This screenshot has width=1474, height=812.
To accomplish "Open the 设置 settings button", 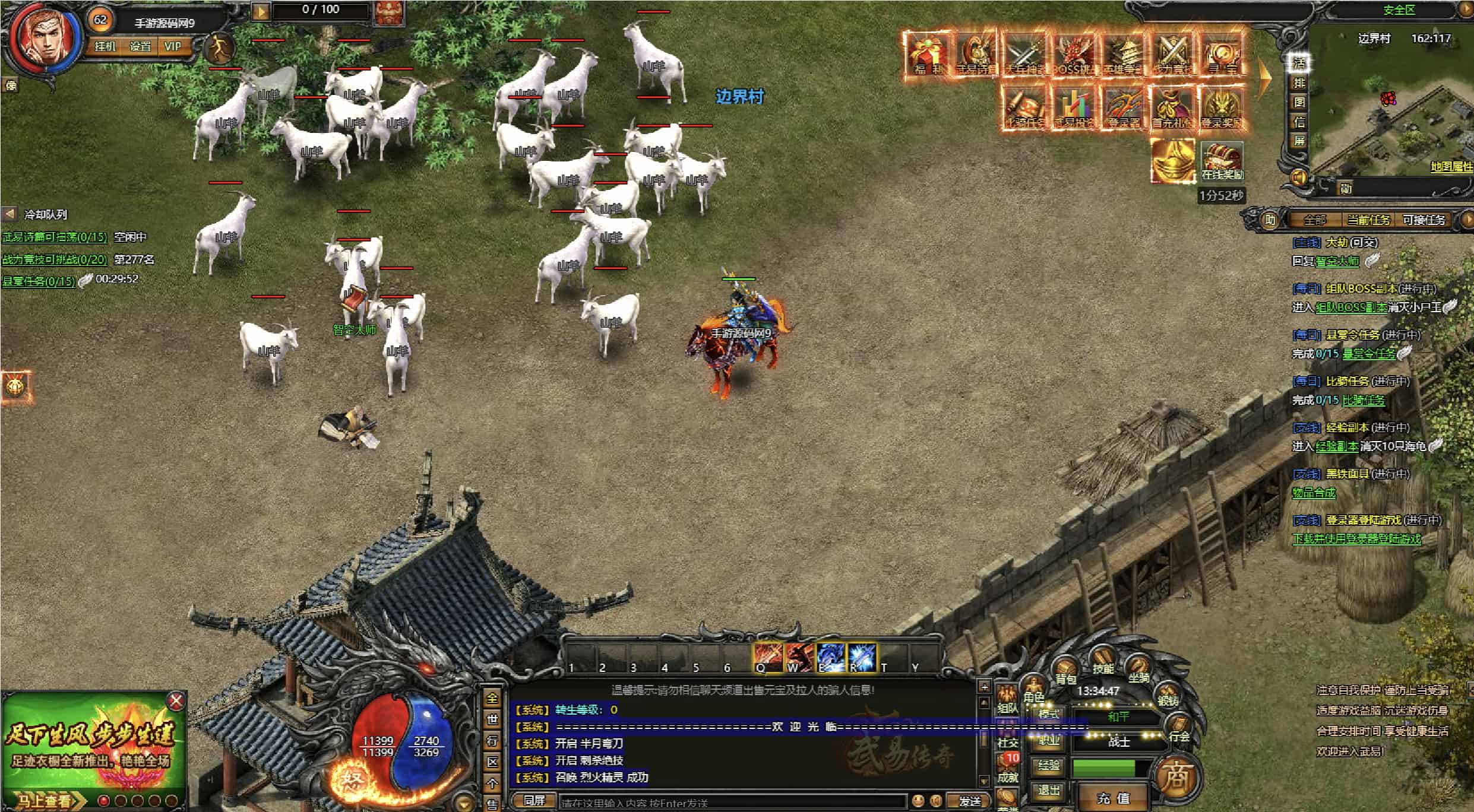I will tap(140, 46).
